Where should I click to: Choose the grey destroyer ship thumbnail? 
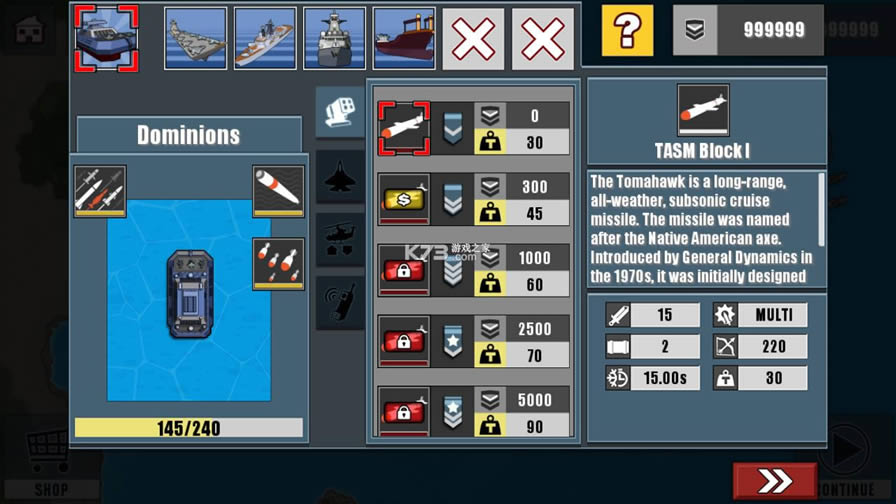[x=265, y=38]
